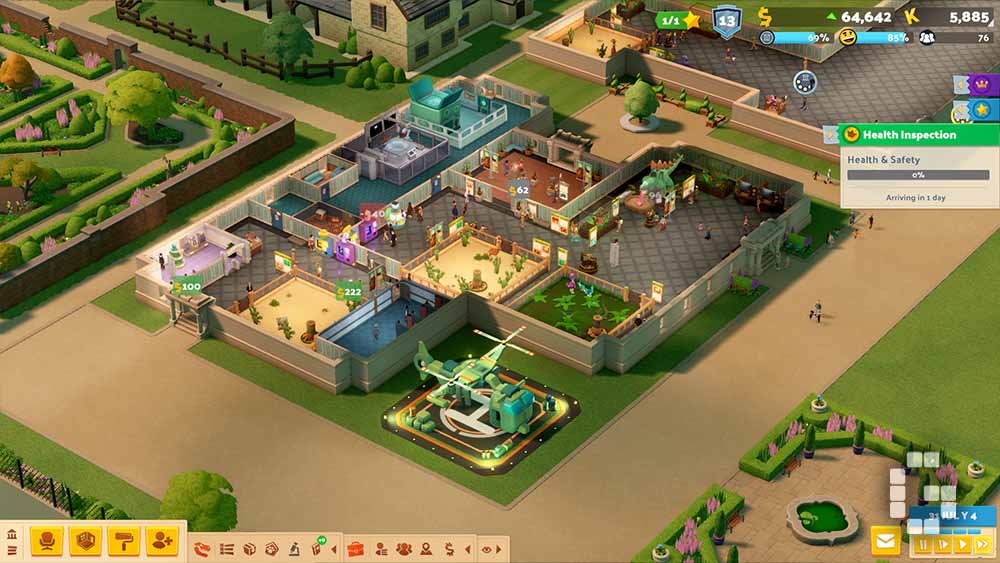
Task: Toggle the eye visualisation mode icon
Action: pos(487,549)
